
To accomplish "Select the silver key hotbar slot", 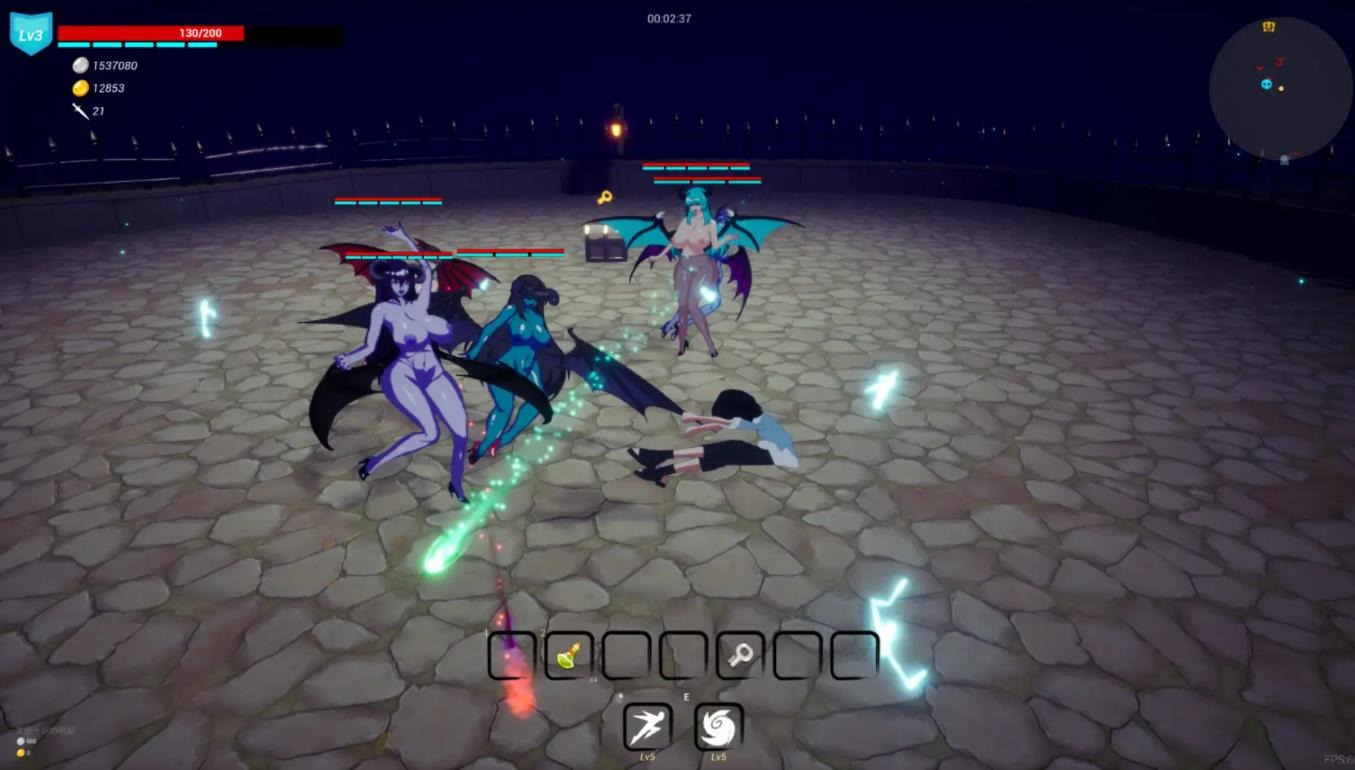I will pos(741,656).
